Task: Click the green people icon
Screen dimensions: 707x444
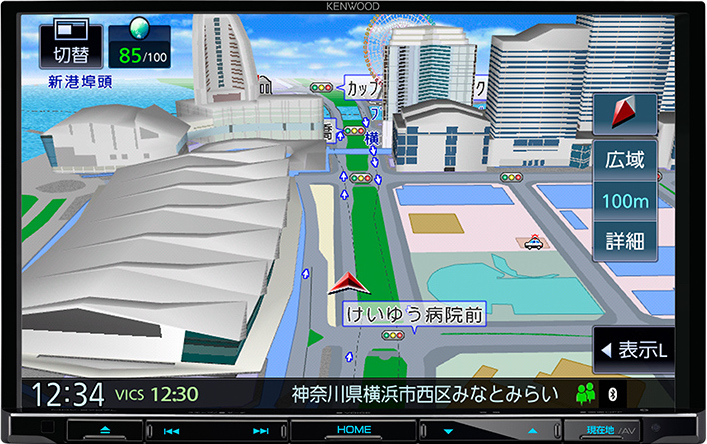Action: coord(586,394)
